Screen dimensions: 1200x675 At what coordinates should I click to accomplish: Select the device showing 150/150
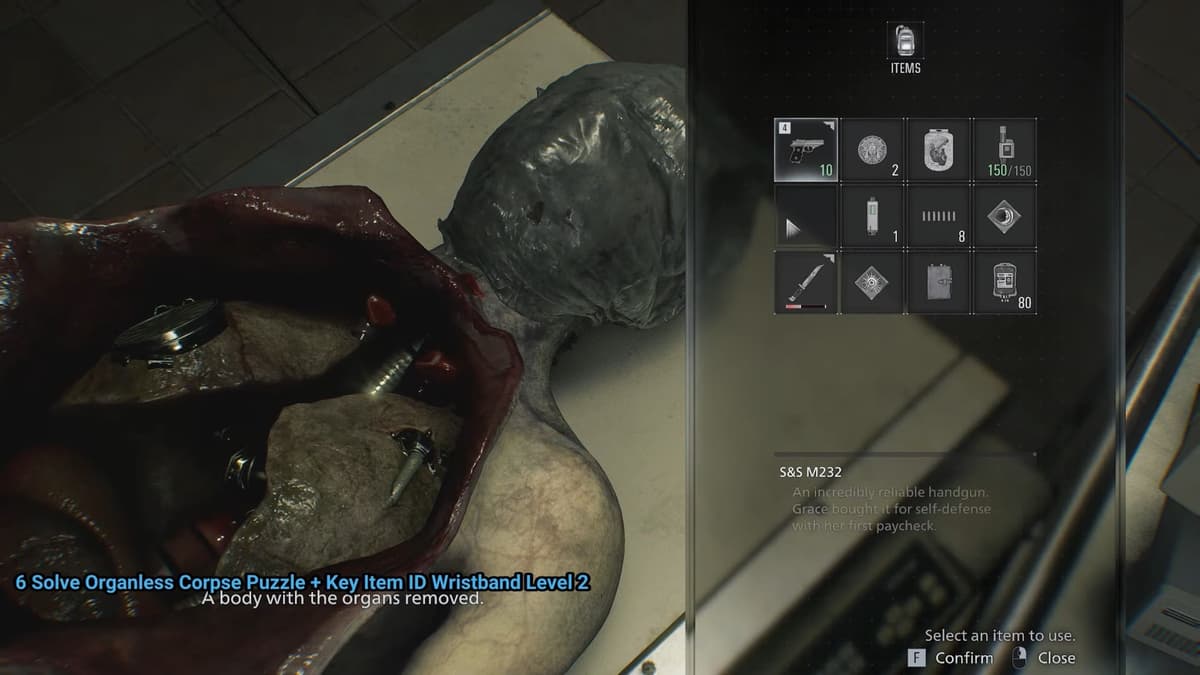point(1004,149)
